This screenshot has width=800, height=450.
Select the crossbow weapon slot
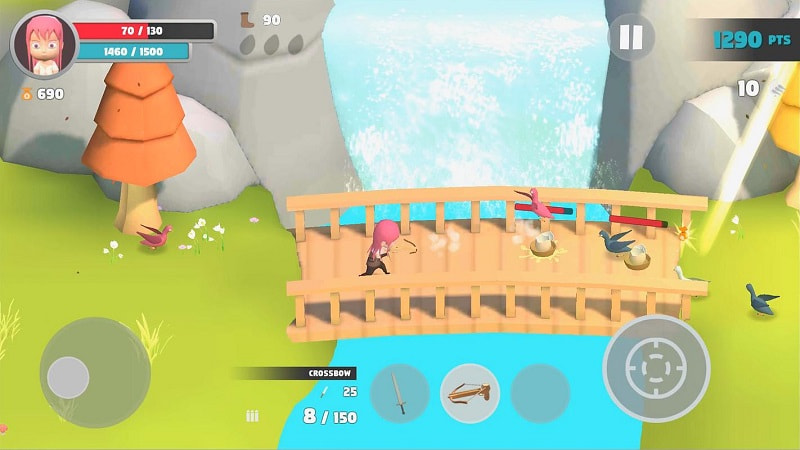tap(470, 392)
